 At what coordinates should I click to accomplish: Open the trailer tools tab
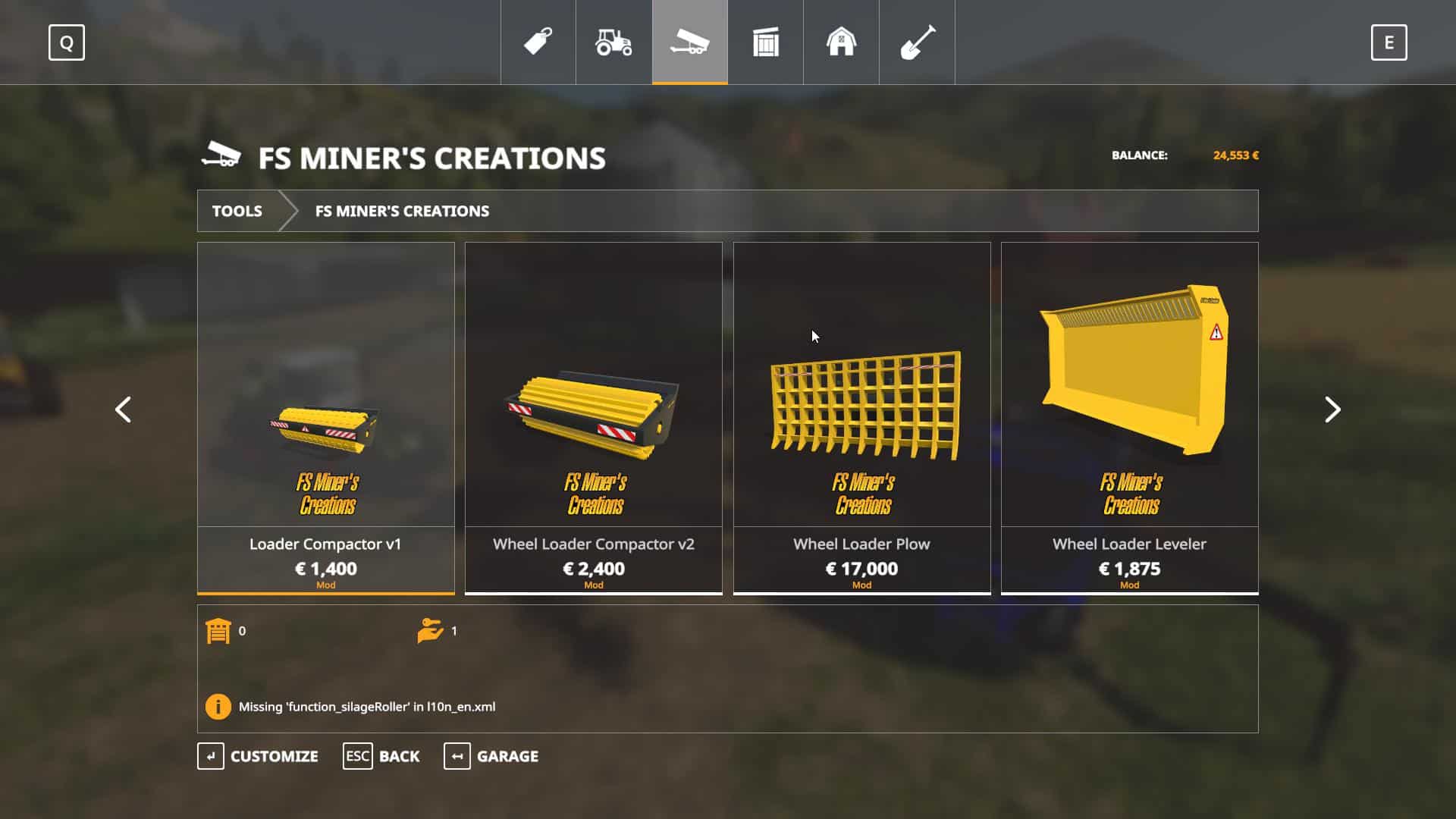click(690, 42)
